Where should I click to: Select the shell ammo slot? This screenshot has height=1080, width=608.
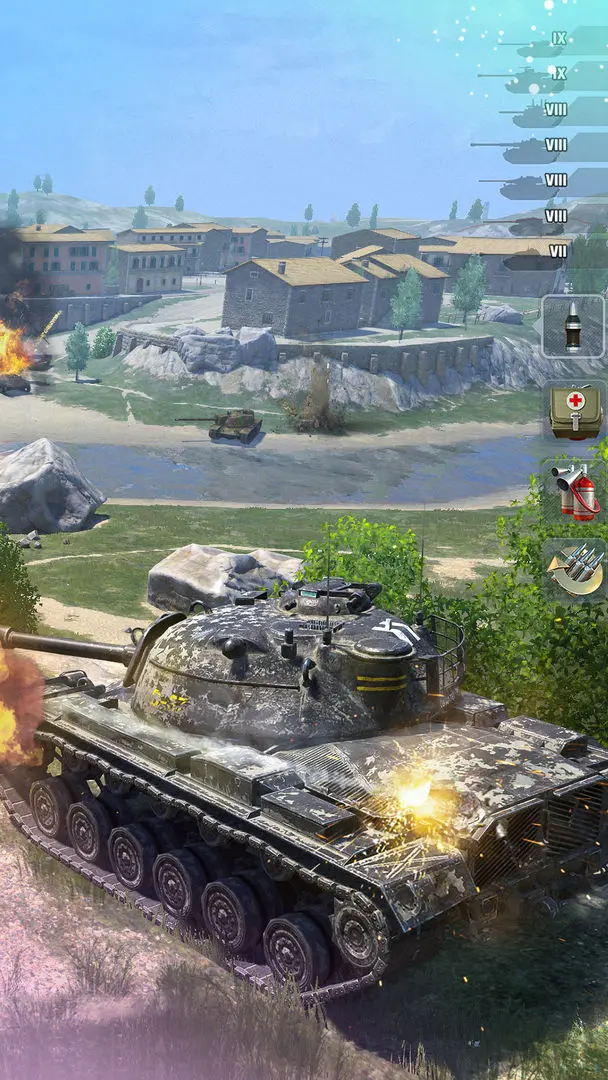(x=573, y=326)
